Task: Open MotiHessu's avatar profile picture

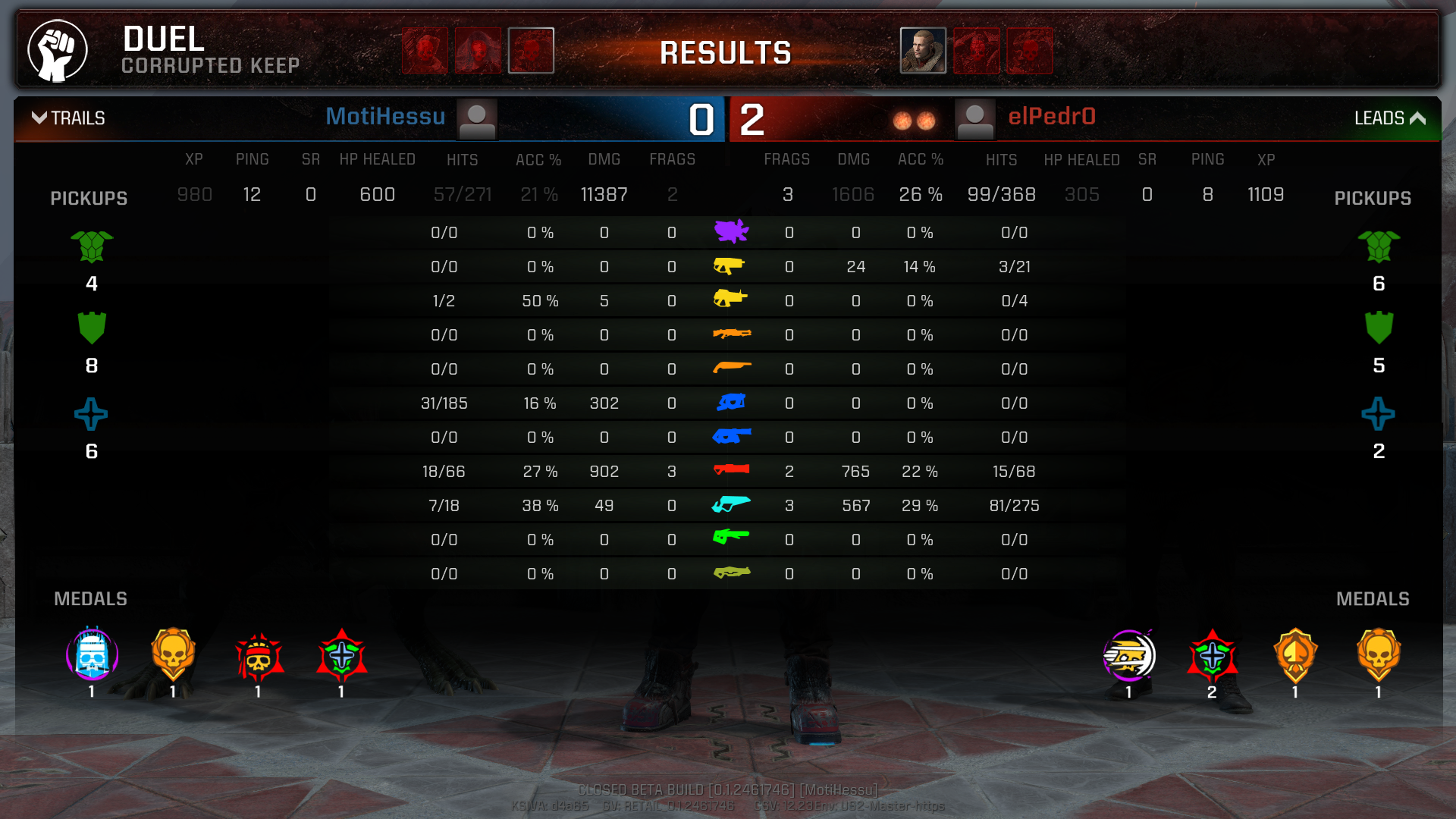Action: point(477,120)
